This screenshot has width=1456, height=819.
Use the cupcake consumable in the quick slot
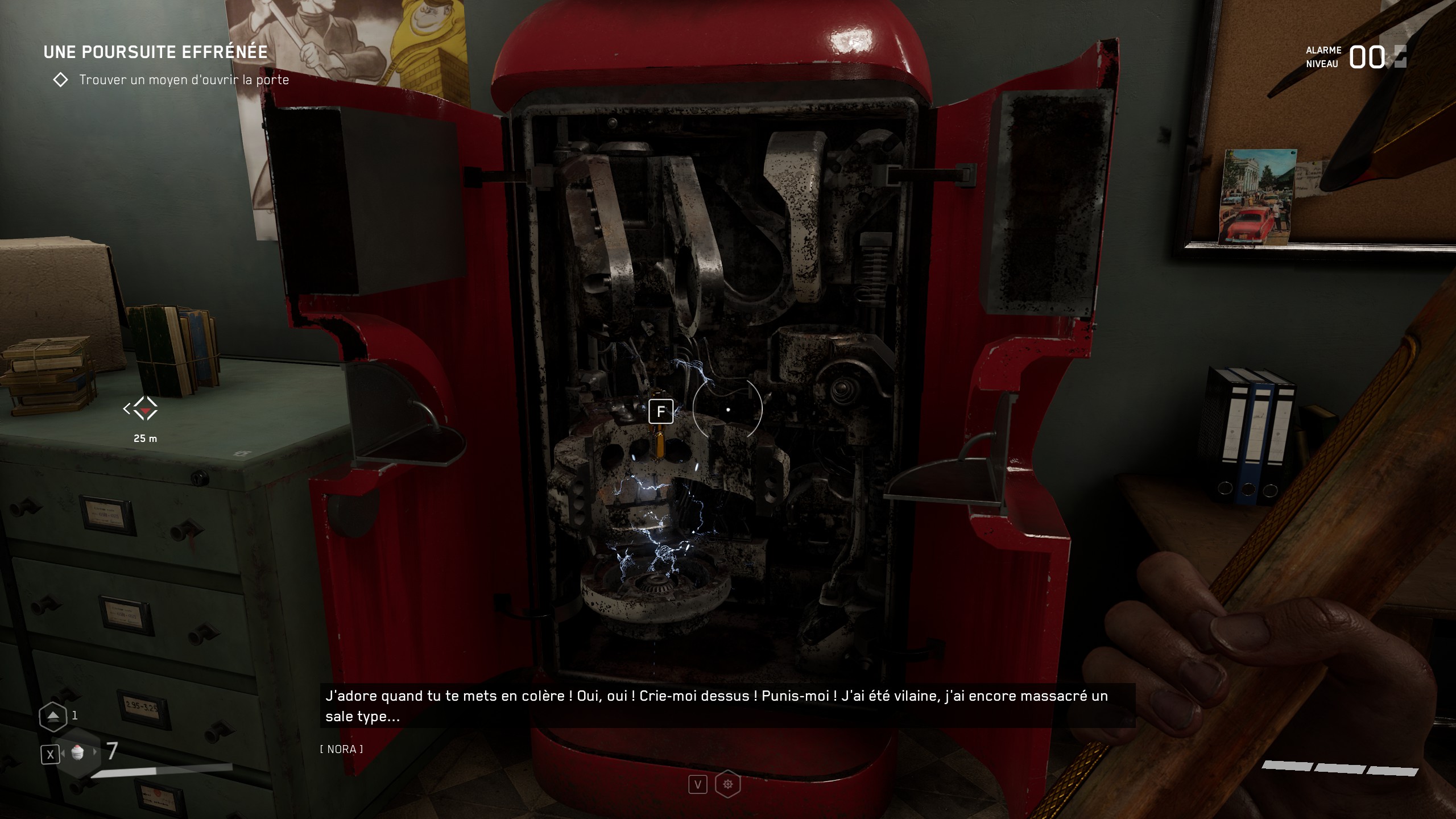coord(78,752)
